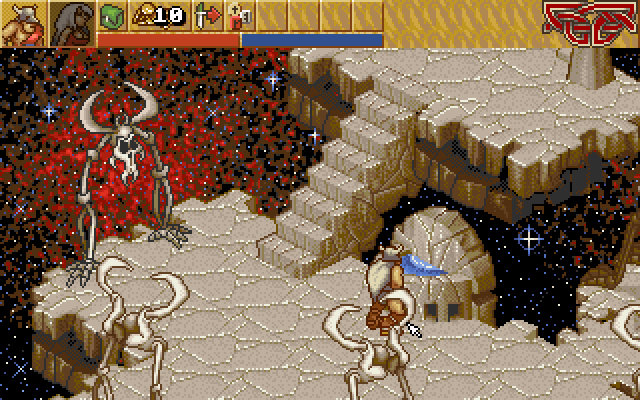Choose the green shield inventory item
Viewport: 640px width, 400px height.
[111, 15]
